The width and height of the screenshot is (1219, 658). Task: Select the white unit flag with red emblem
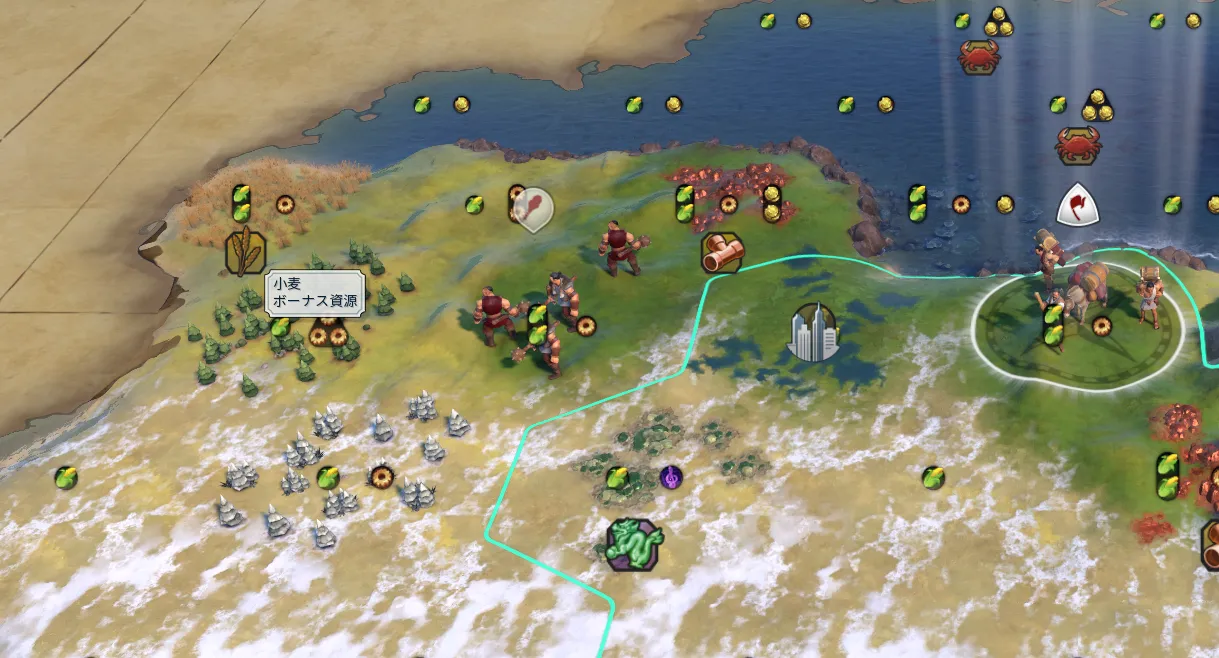(1078, 205)
